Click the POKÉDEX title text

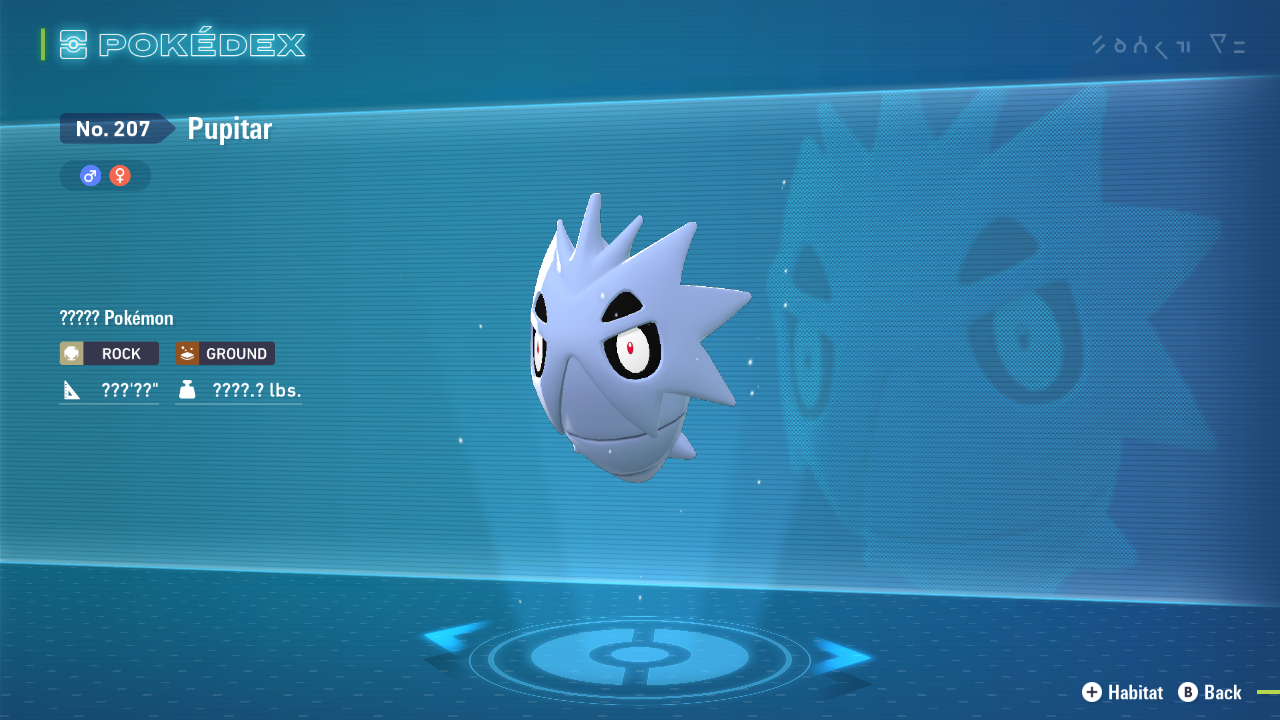point(203,44)
